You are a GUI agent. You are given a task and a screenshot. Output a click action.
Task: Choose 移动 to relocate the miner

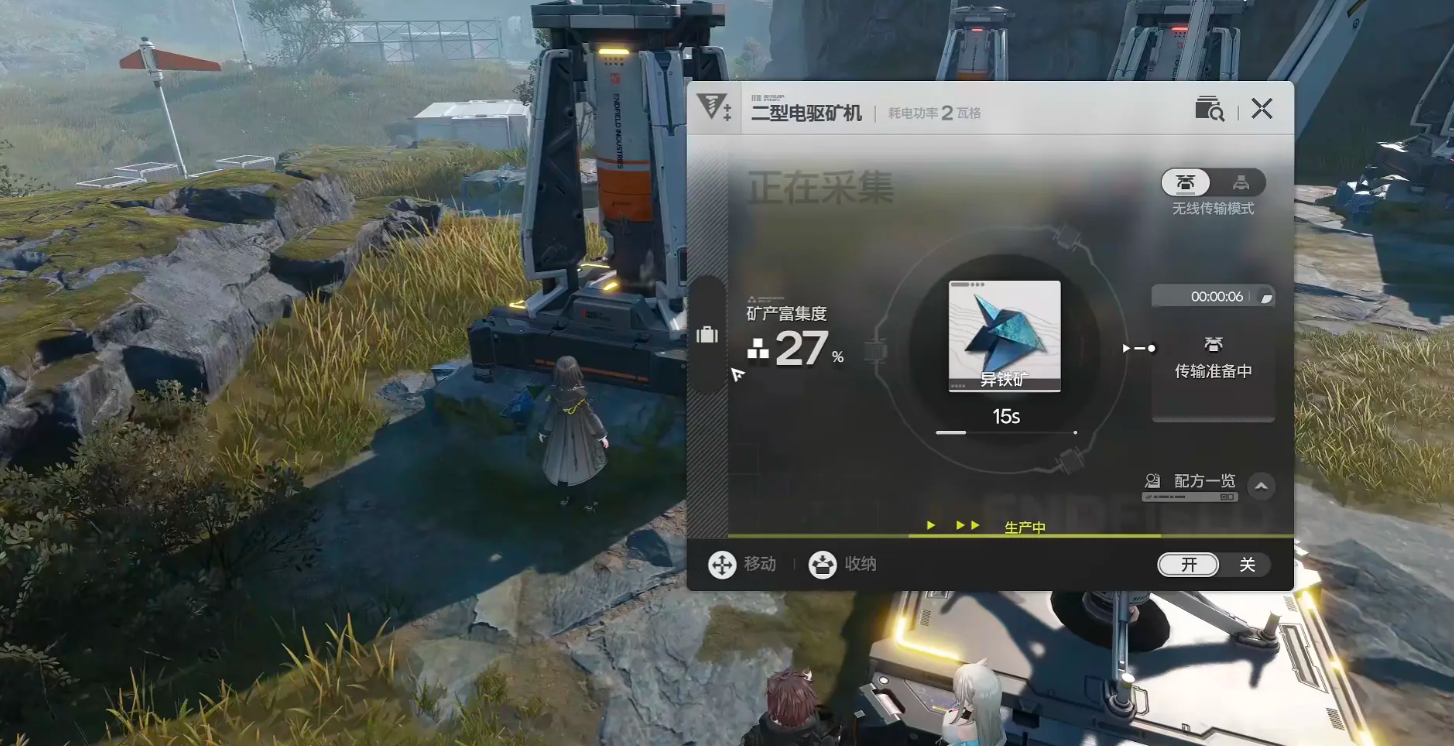coord(742,565)
